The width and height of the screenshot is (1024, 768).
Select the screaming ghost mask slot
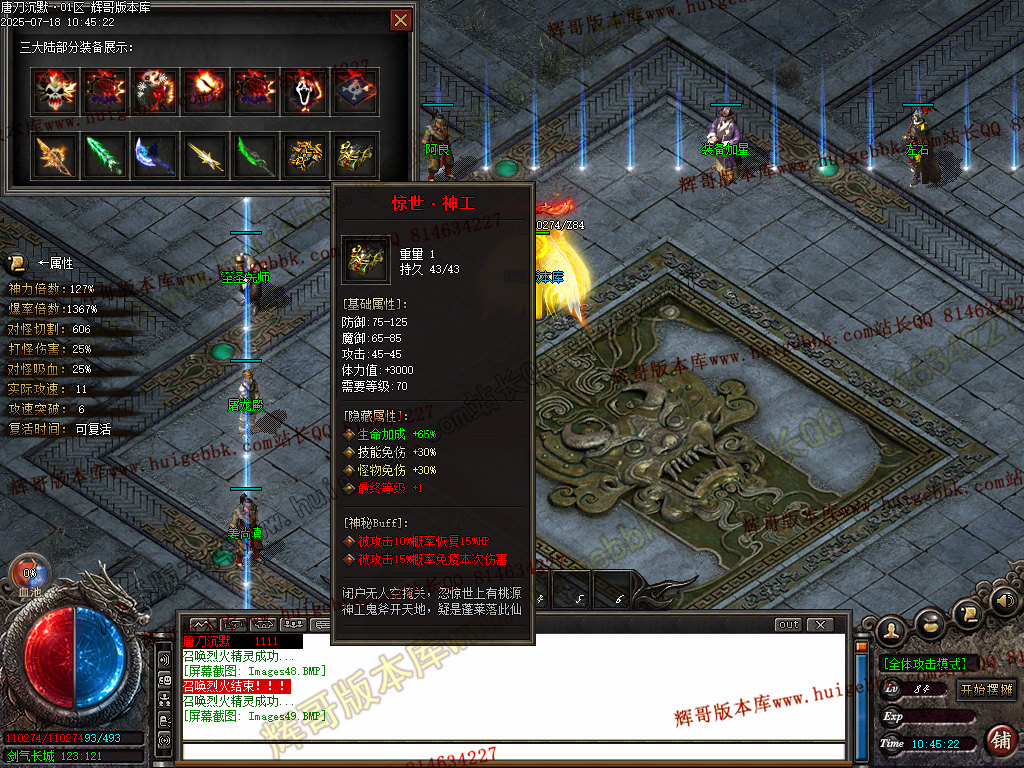[306, 91]
